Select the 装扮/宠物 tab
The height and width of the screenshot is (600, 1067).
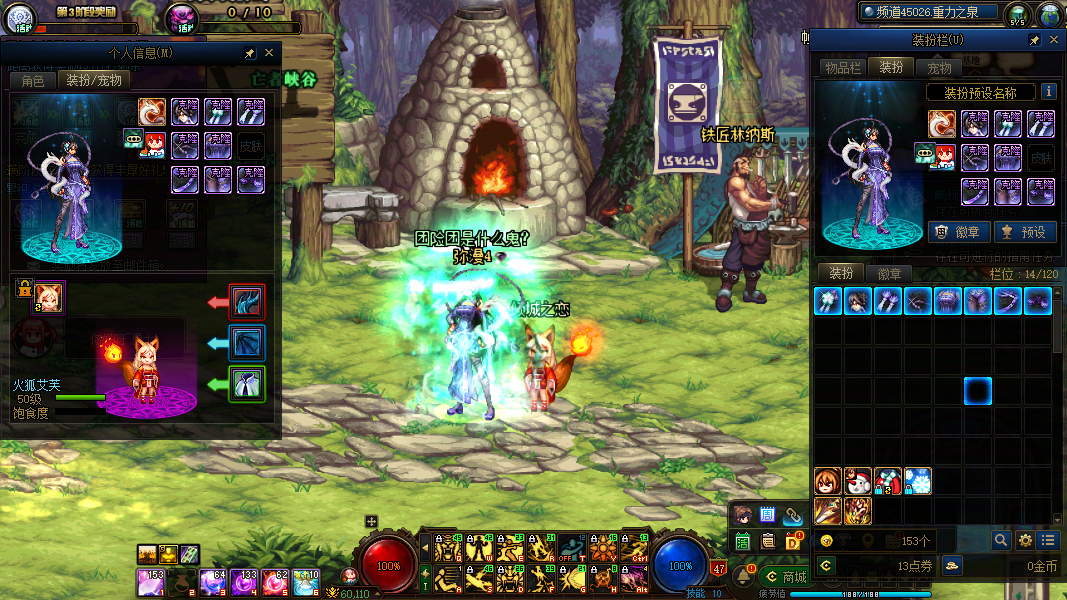(x=93, y=80)
